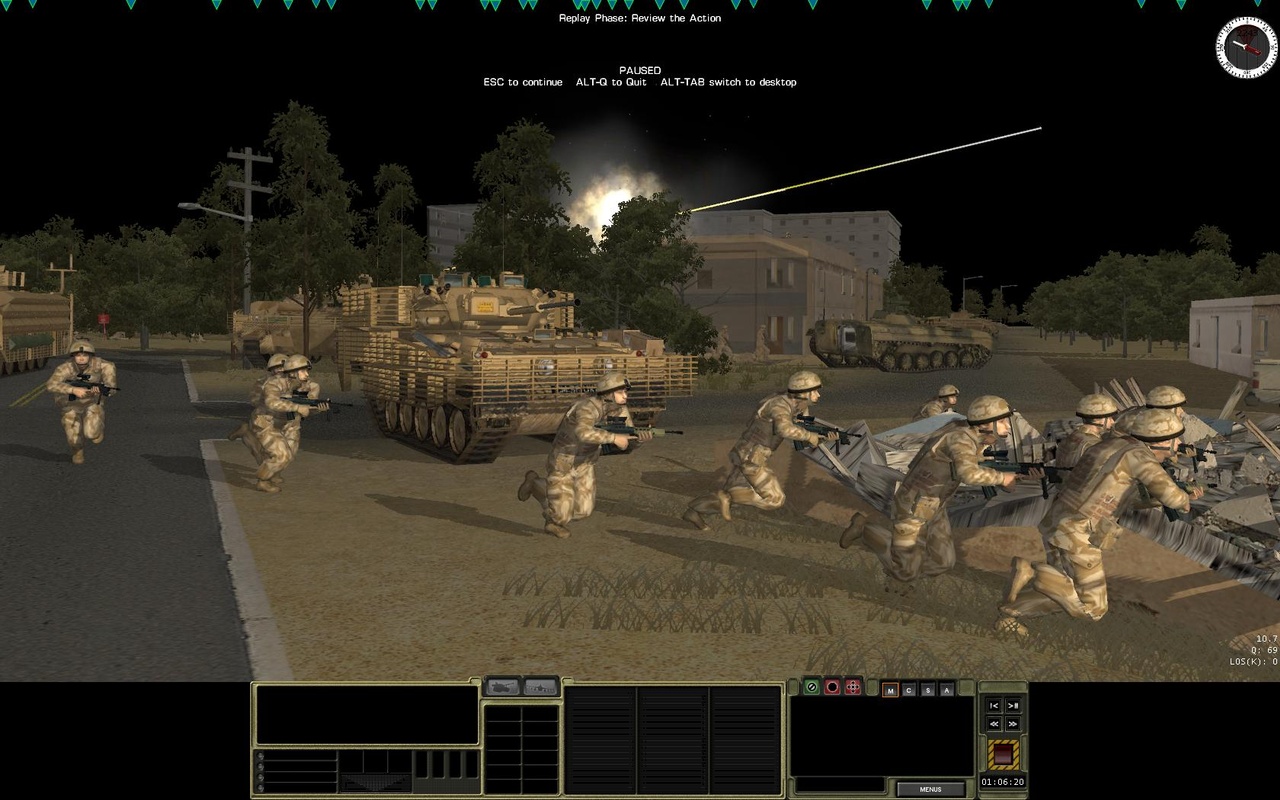Toggle the red targeting overlay control
The height and width of the screenshot is (800, 1280).
click(x=832, y=687)
